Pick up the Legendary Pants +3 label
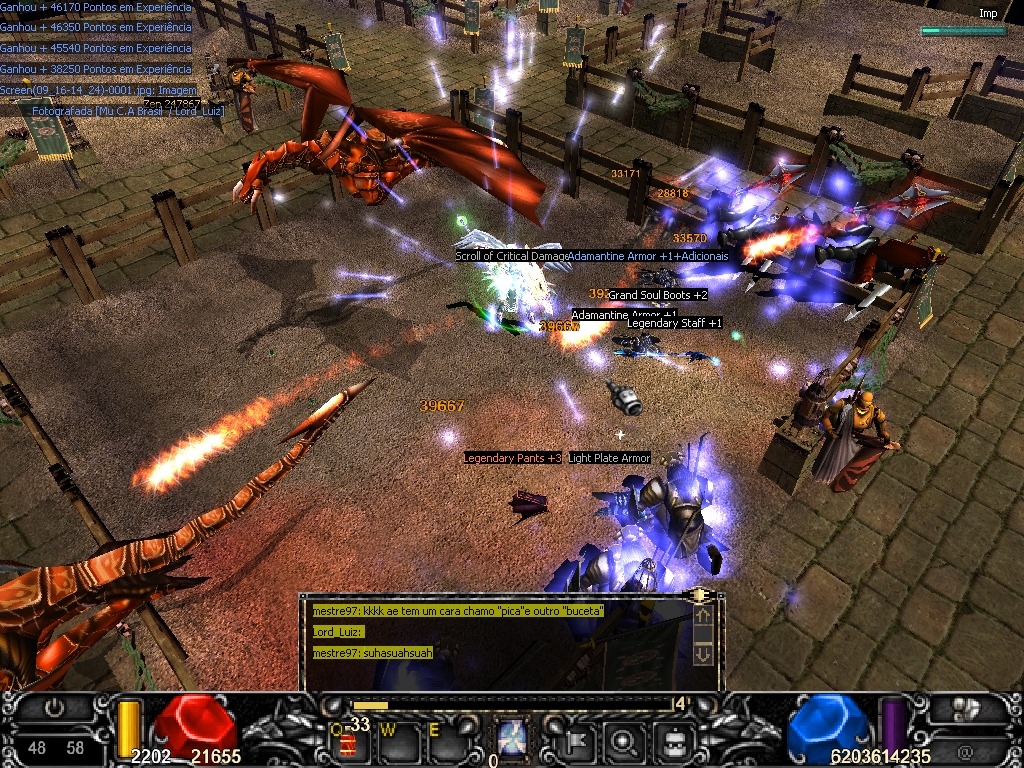1024x768 pixels. [x=512, y=458]
